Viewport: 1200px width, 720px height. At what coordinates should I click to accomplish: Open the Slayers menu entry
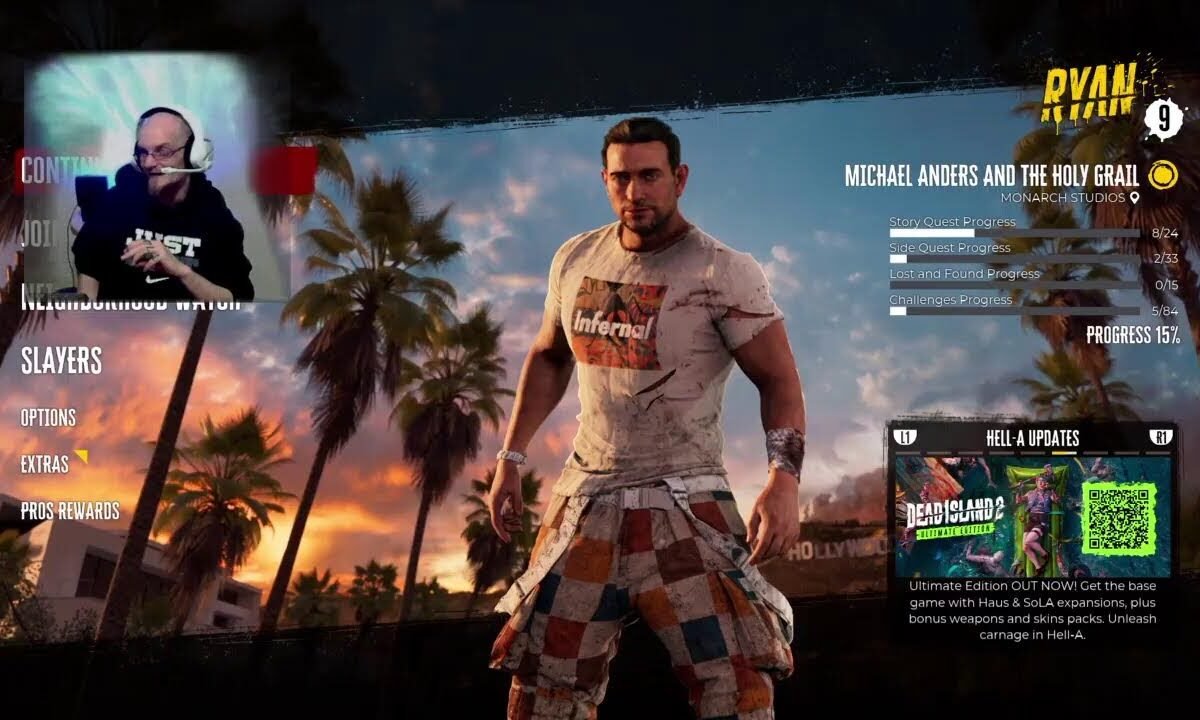(x=62, y=361)
